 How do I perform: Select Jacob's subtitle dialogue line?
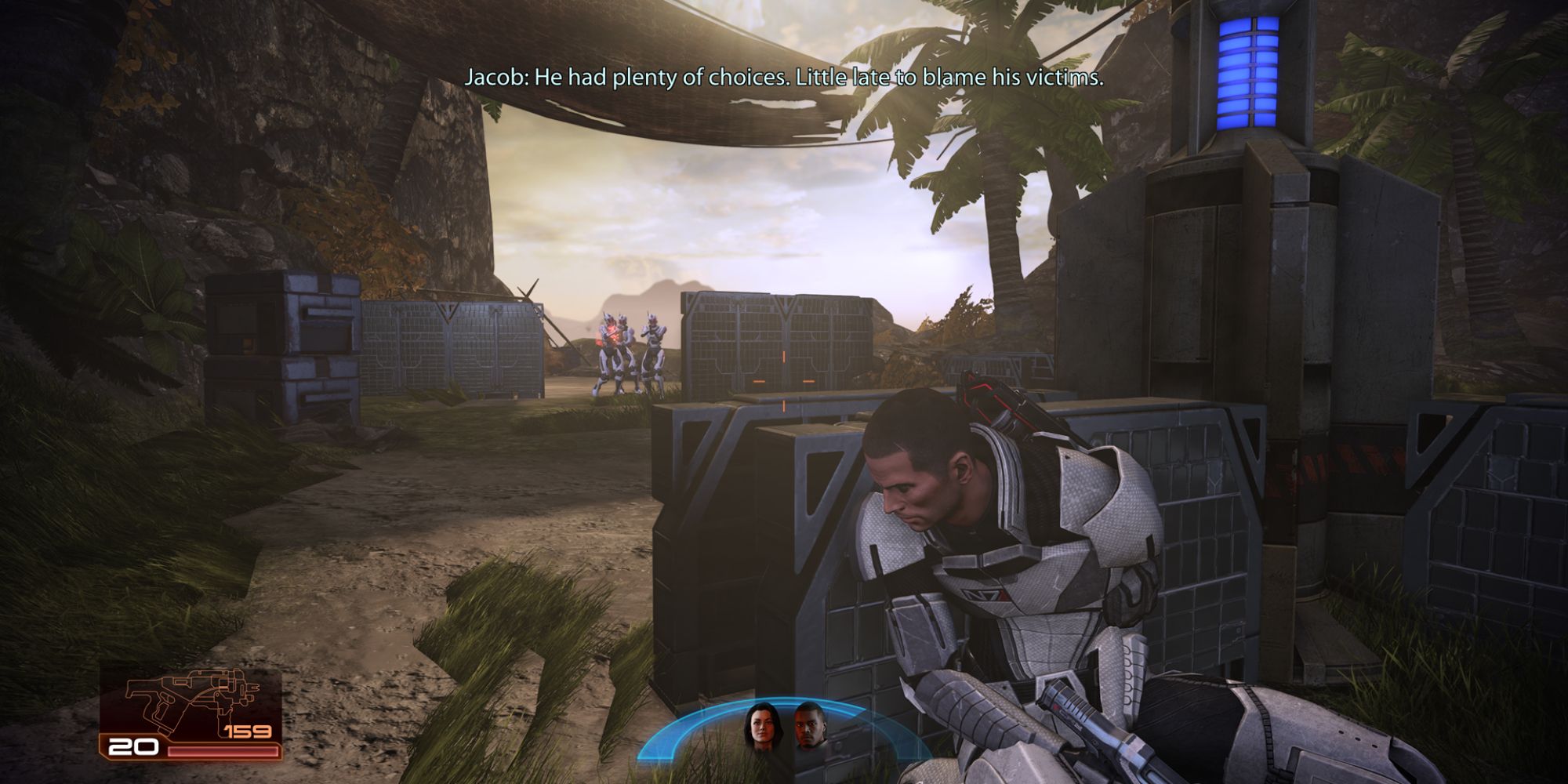[x=784, y=76]
